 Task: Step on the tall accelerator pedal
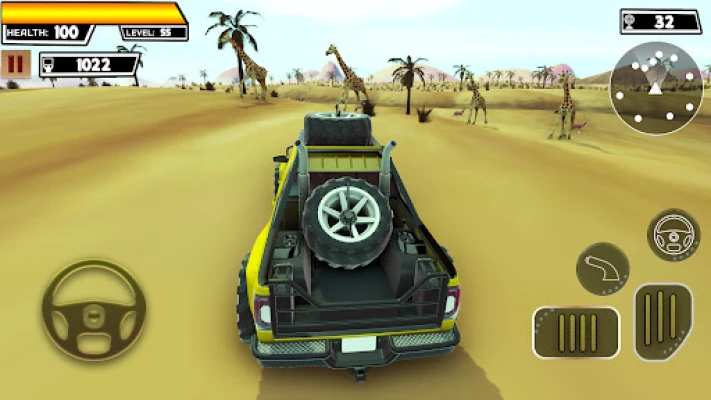point(662,321)
